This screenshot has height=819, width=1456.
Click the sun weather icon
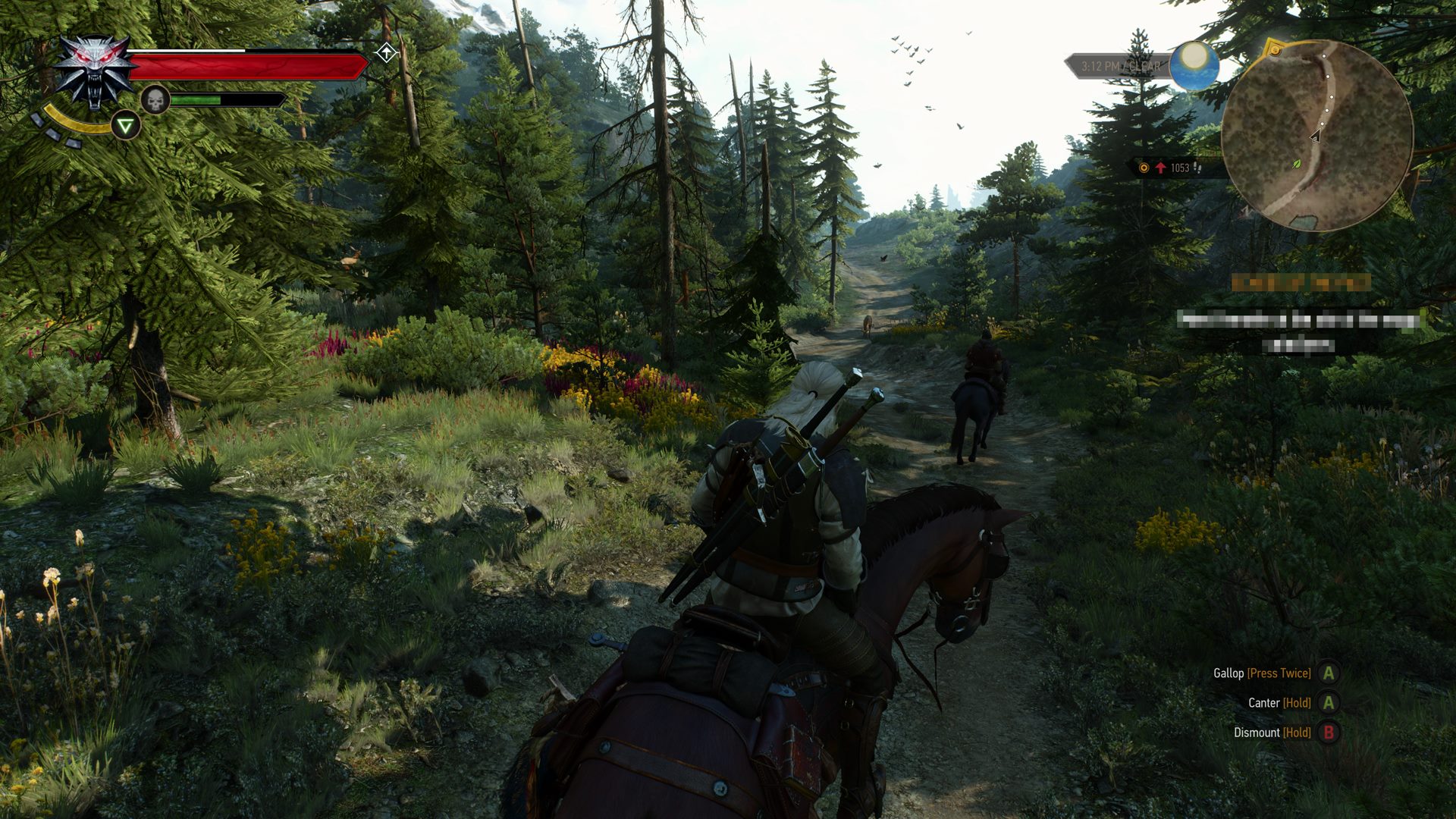(x=1194, y=64)
